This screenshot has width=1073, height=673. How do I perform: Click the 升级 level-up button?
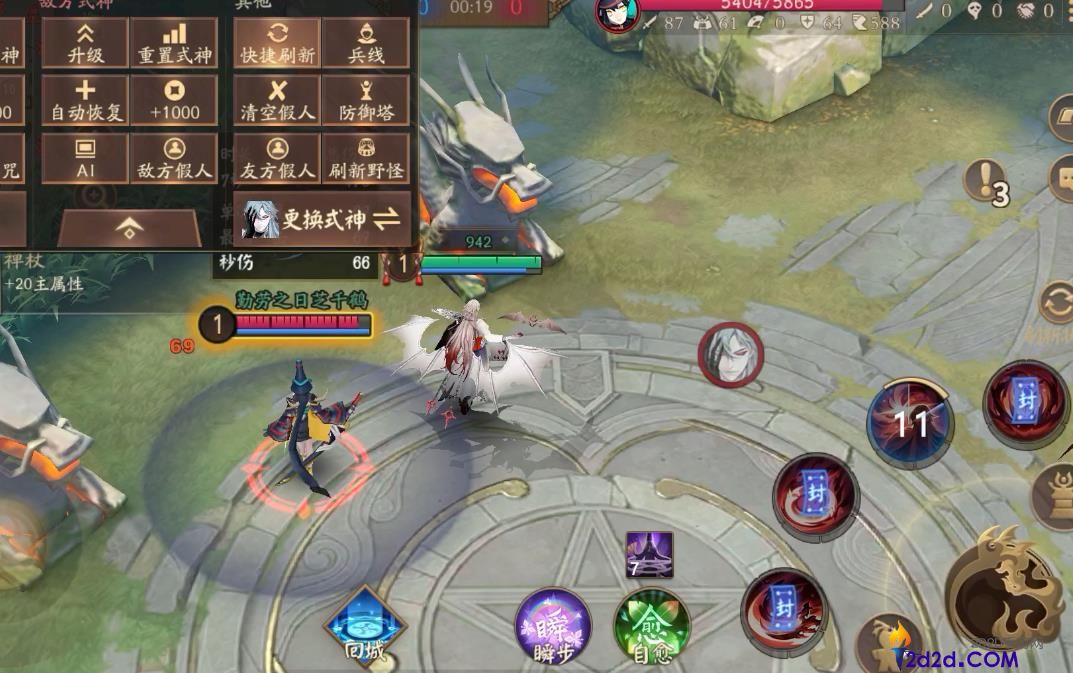click(85, 44)
